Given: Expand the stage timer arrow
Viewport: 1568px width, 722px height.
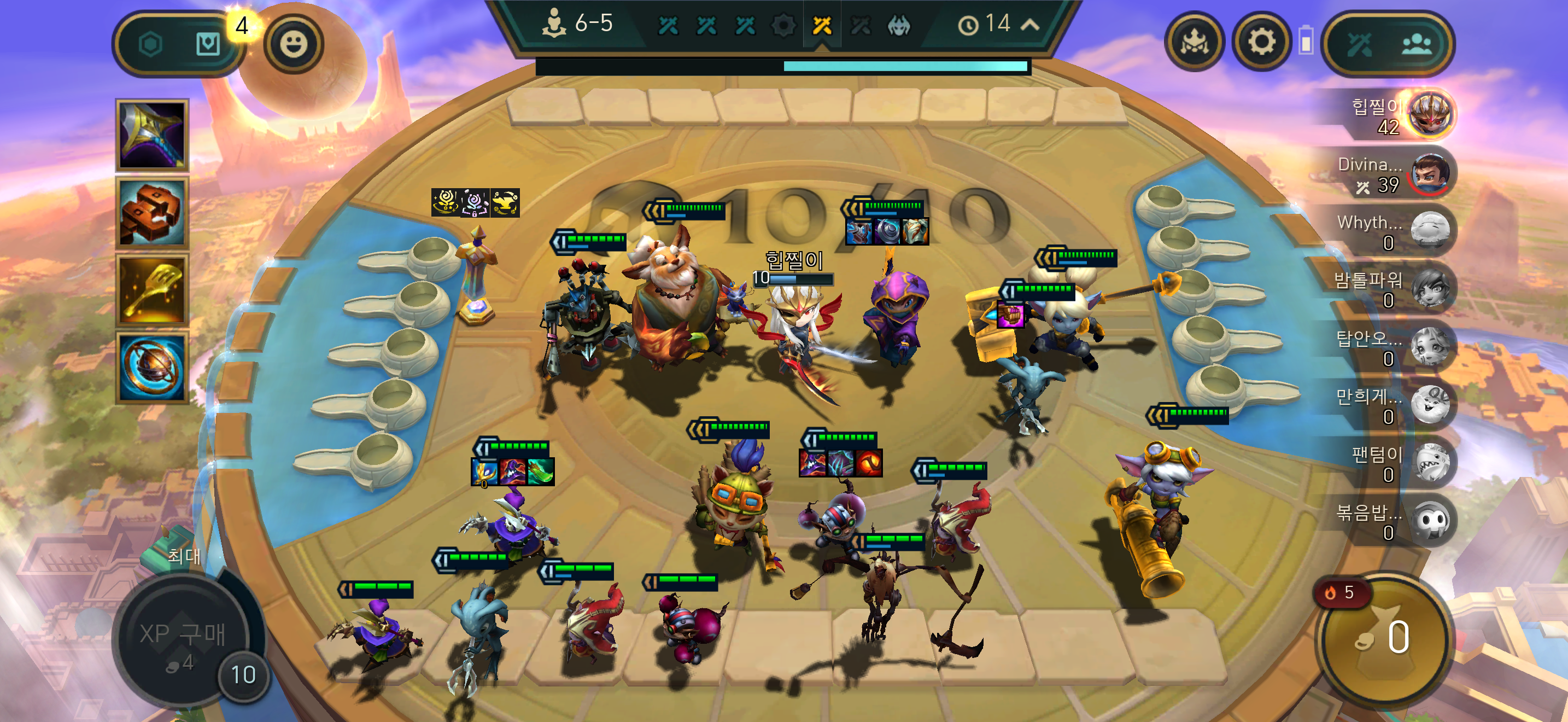Looking at the screenshot, I should (x=1030, y=25).
